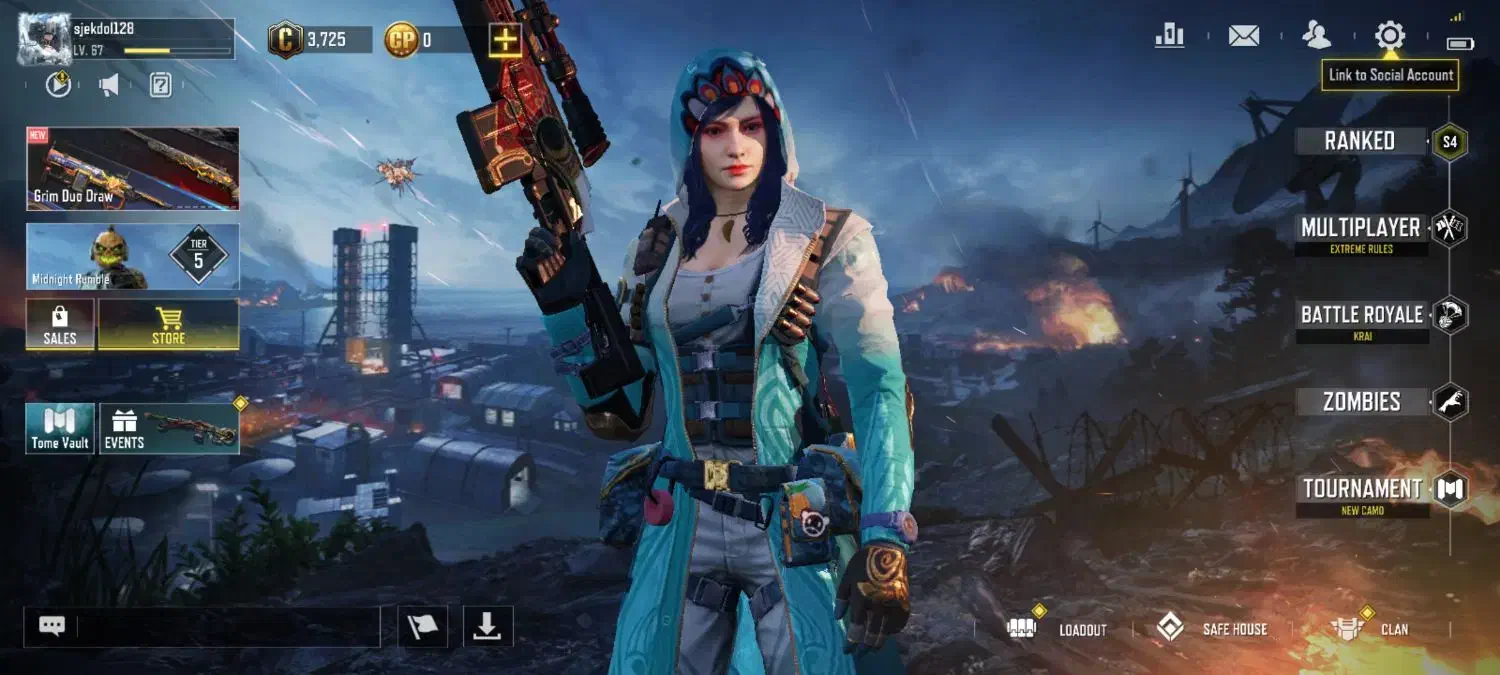1500x675 pixels.
Task: Show the Events panel
Action: pyautogui.click(x=169, y=429)
